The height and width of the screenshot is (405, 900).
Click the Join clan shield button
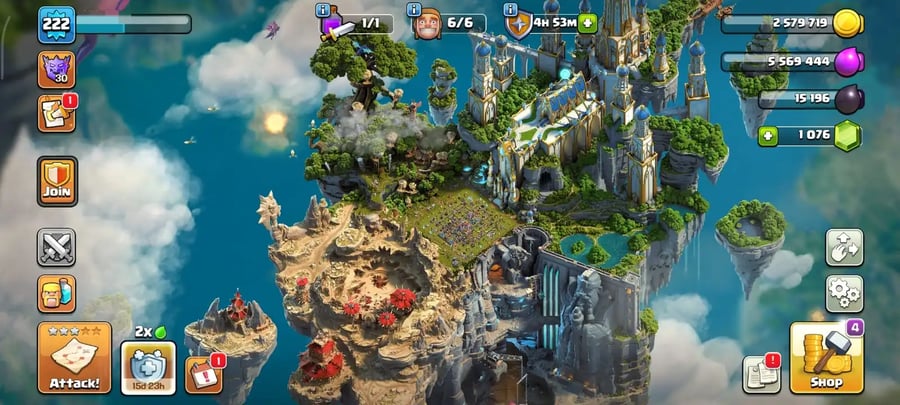(x=57, y=180)
